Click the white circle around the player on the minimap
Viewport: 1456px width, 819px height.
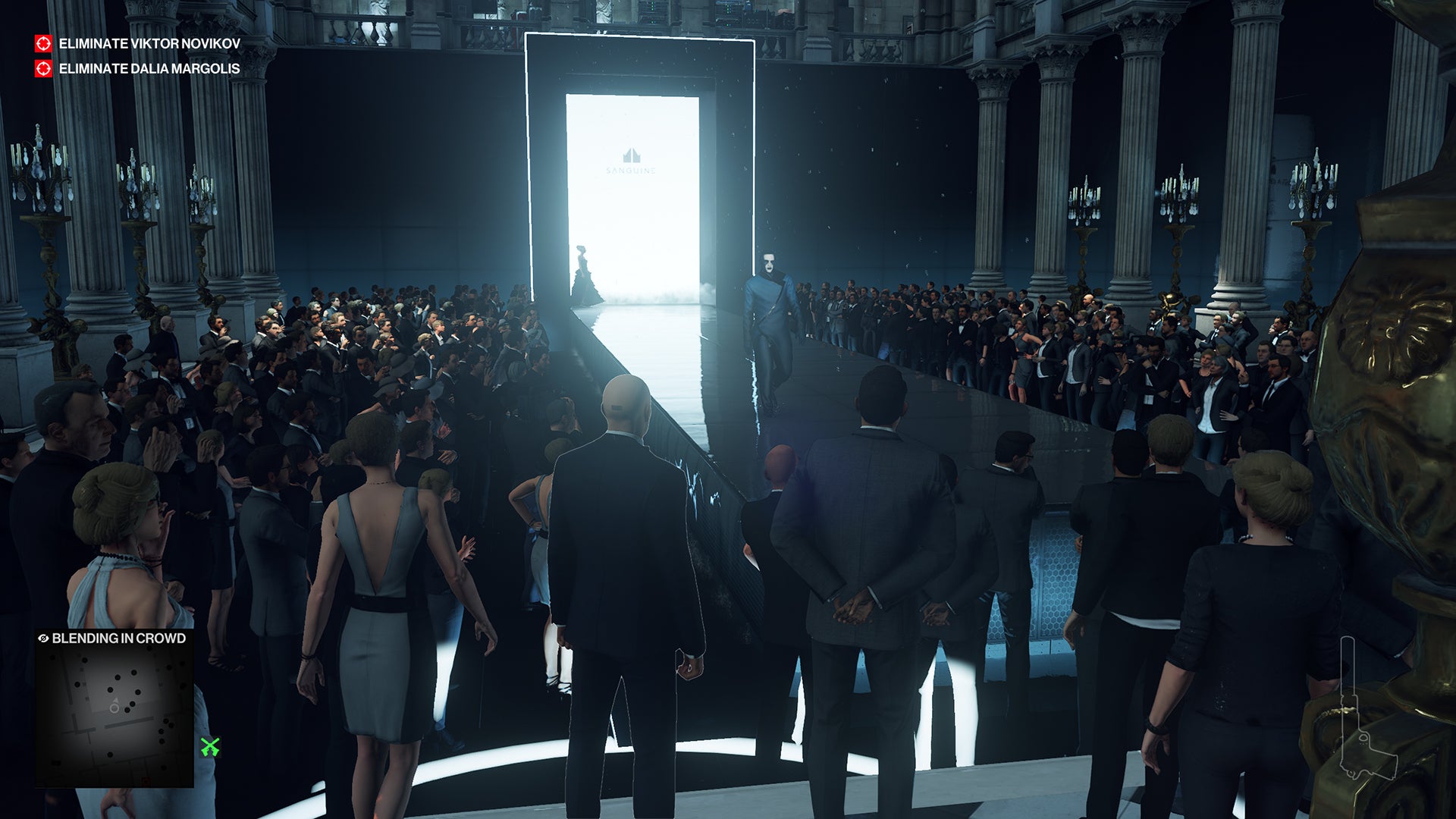click(x=114, y=708)
